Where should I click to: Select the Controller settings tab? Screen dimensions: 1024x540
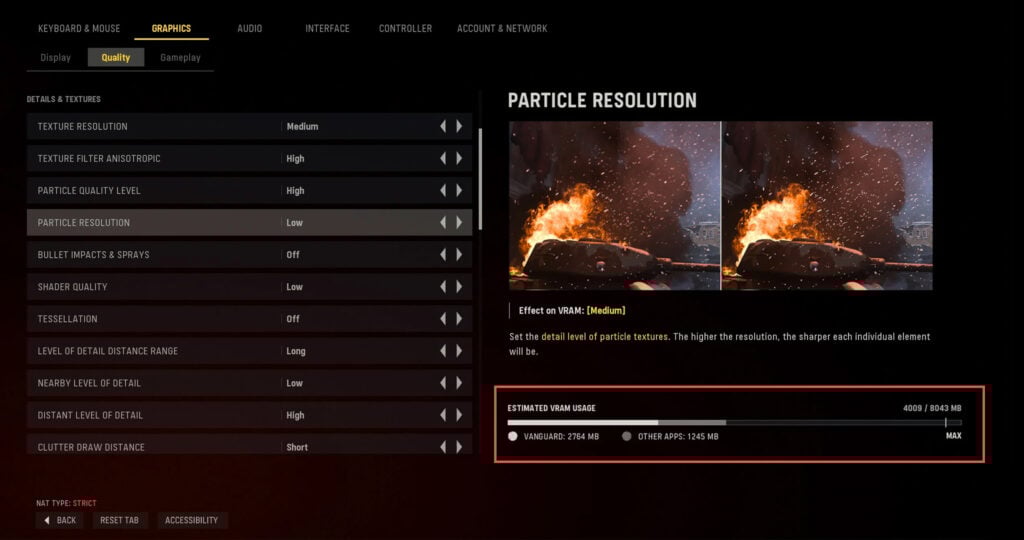point(405,28)
